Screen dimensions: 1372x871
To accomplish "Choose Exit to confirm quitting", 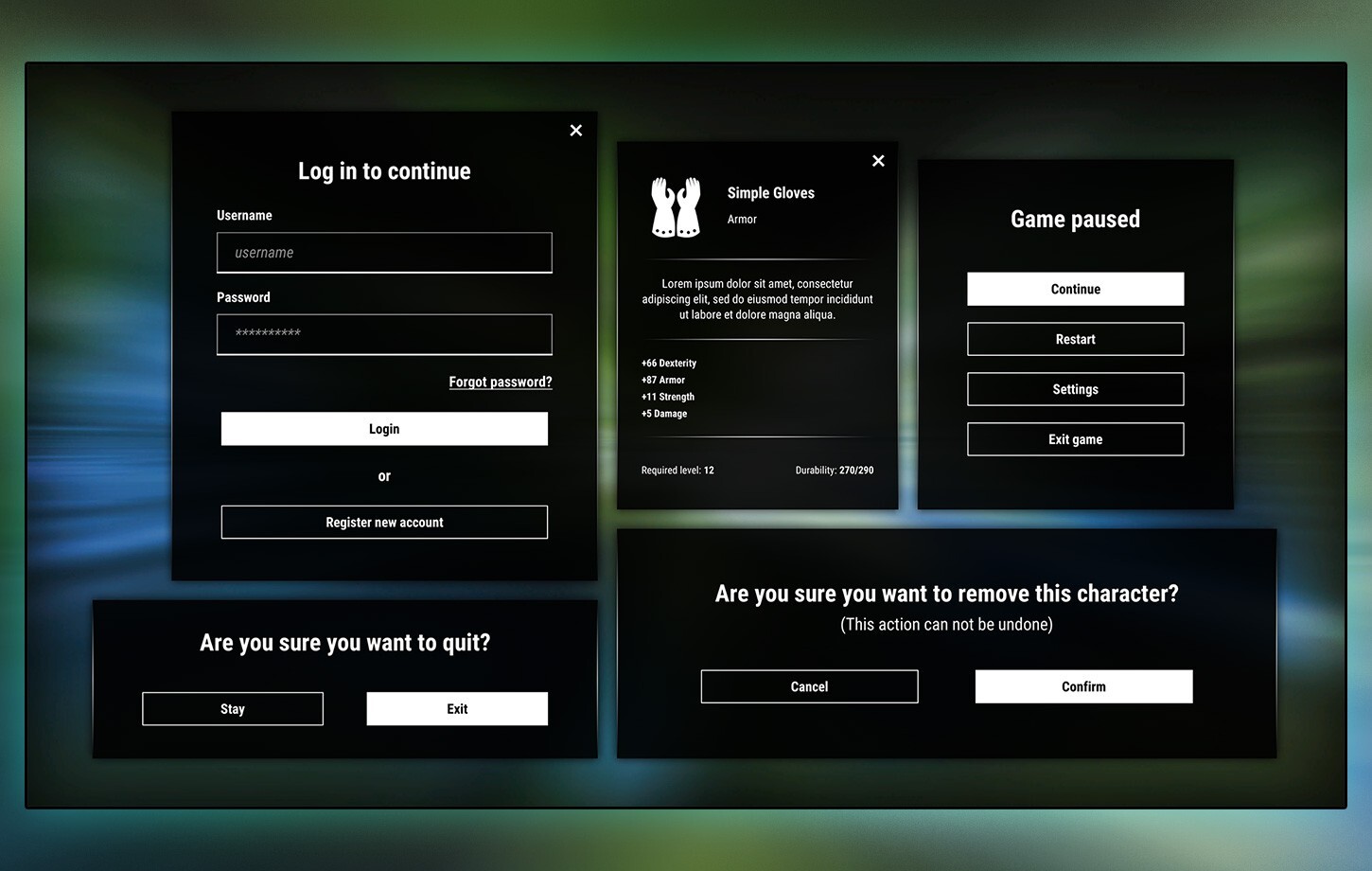I will [x=457, y=708].
